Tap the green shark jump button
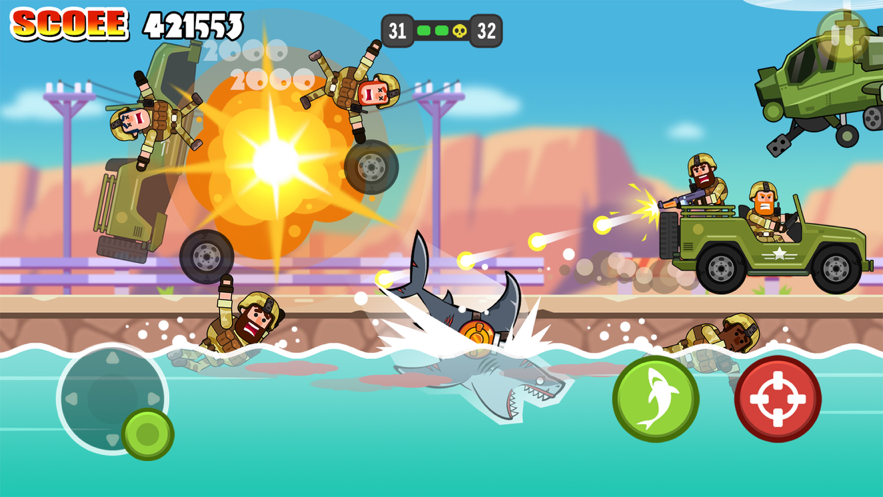The width and height of the screenshot is (883, 497). pyautogui.click(x=655, y=398)
